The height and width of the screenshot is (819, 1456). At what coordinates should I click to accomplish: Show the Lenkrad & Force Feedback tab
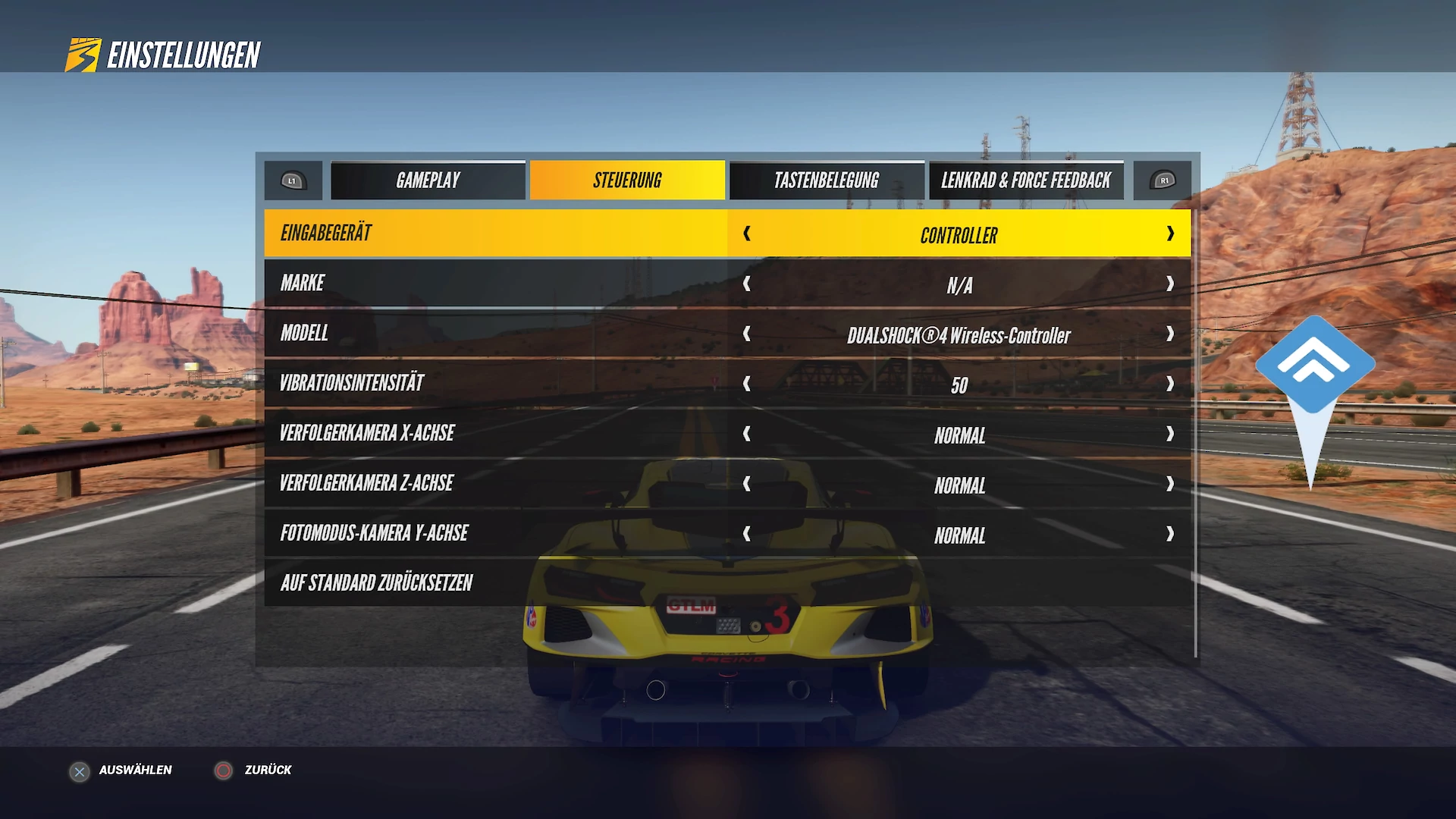[x=1026, y=180]
